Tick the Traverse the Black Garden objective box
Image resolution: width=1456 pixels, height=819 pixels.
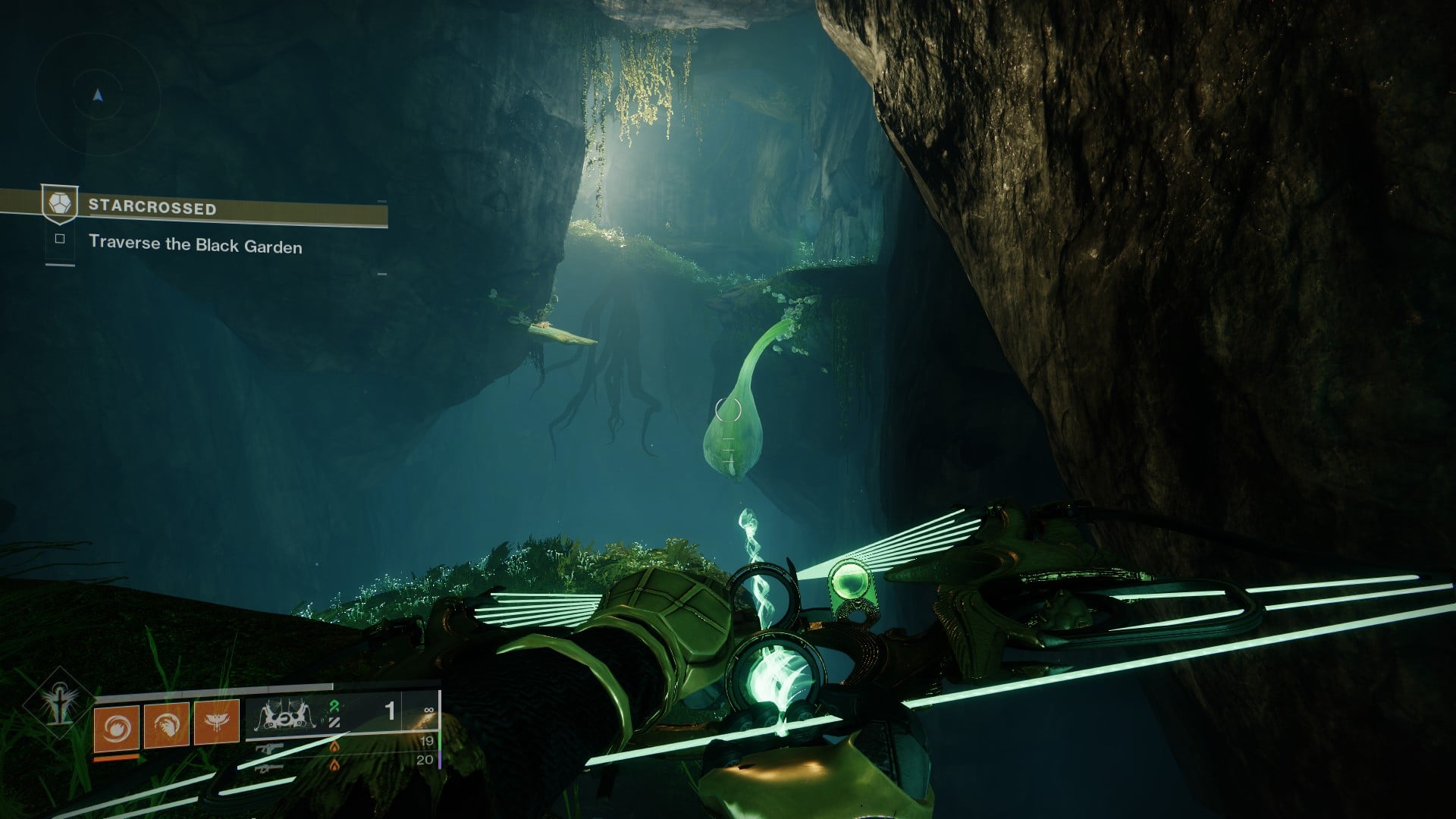pyautogui.click(x=61, y=239)
